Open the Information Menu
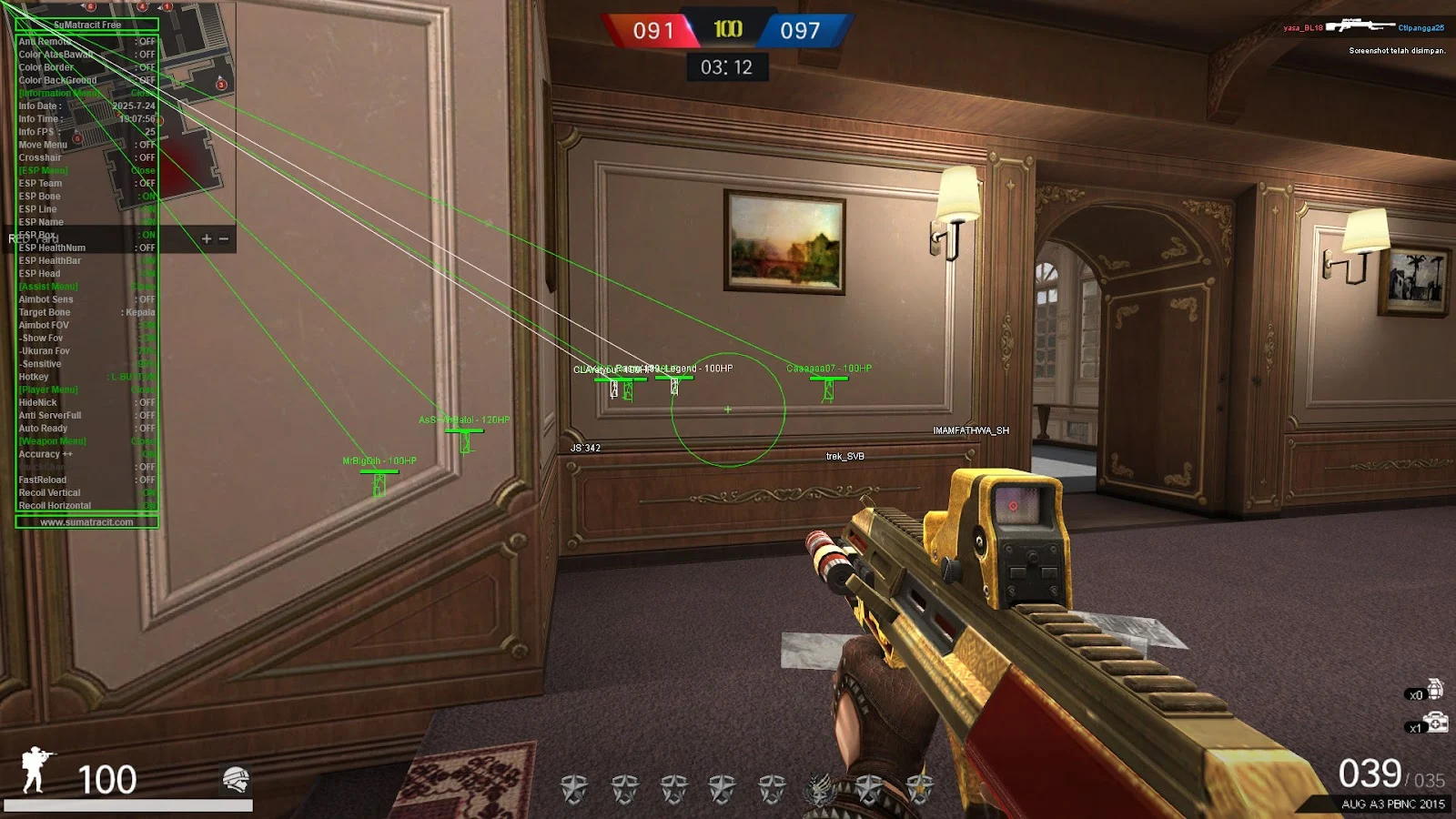The image size is (1456, 819). (57, 93)
